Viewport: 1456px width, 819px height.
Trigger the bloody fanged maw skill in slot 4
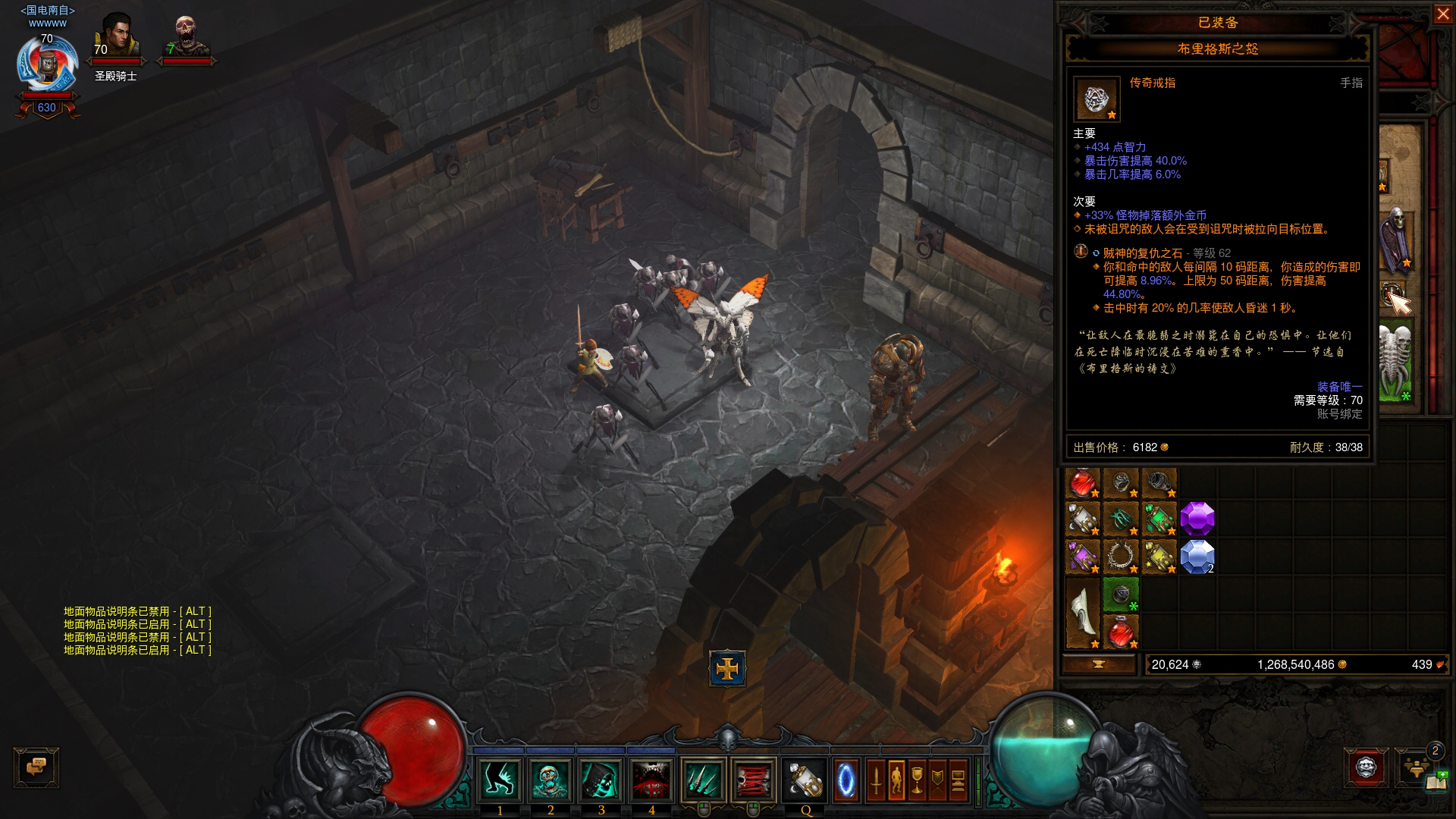tap(651, 780)
